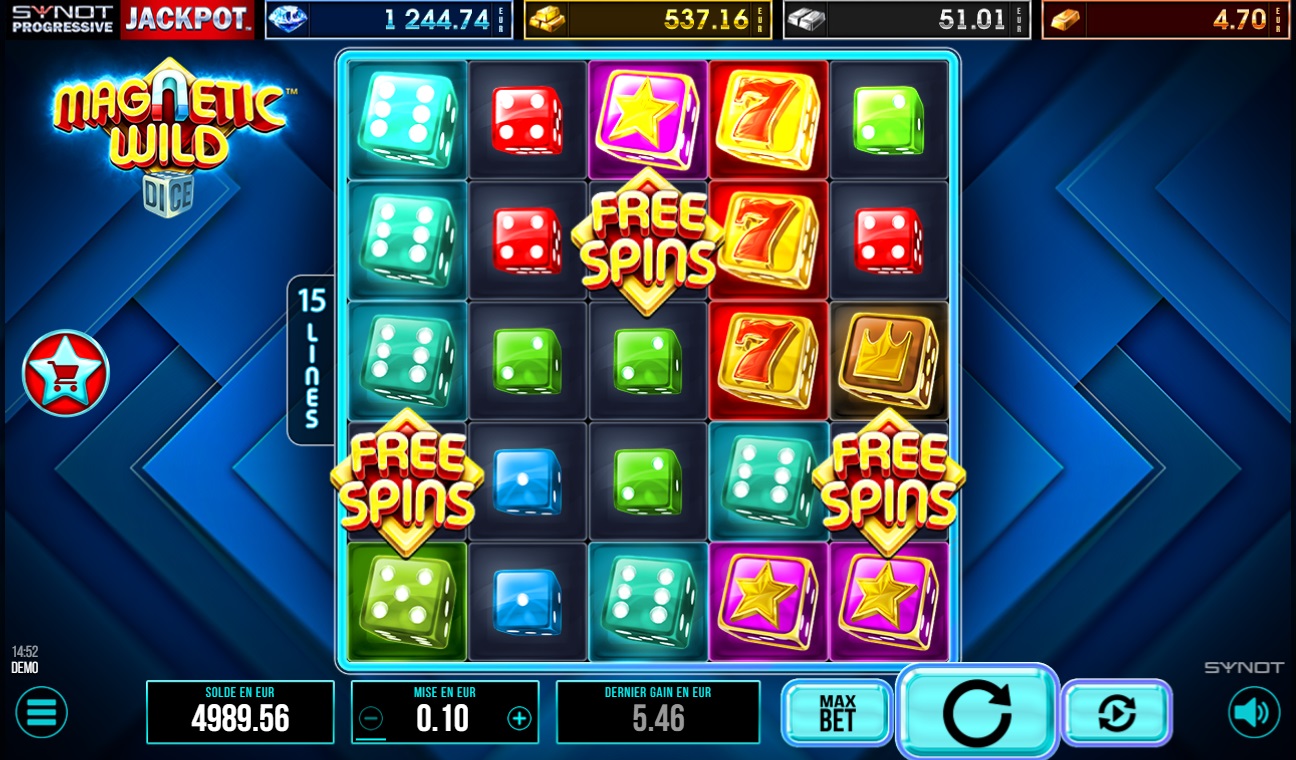This screenshot has width=1296, height=760.
Task: Open the hamburger menu
Action: pyautogui.click(x=40, y=712)
